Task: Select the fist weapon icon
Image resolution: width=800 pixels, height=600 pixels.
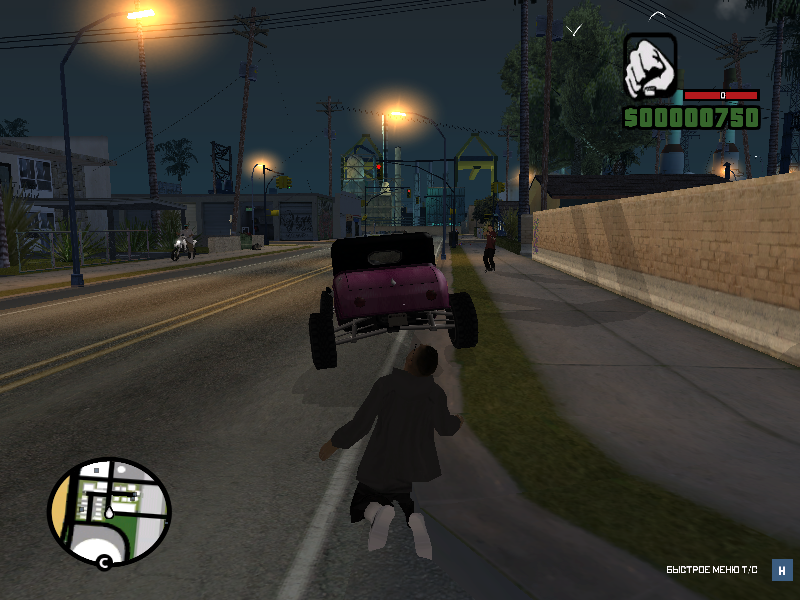Action: [650, 67]
